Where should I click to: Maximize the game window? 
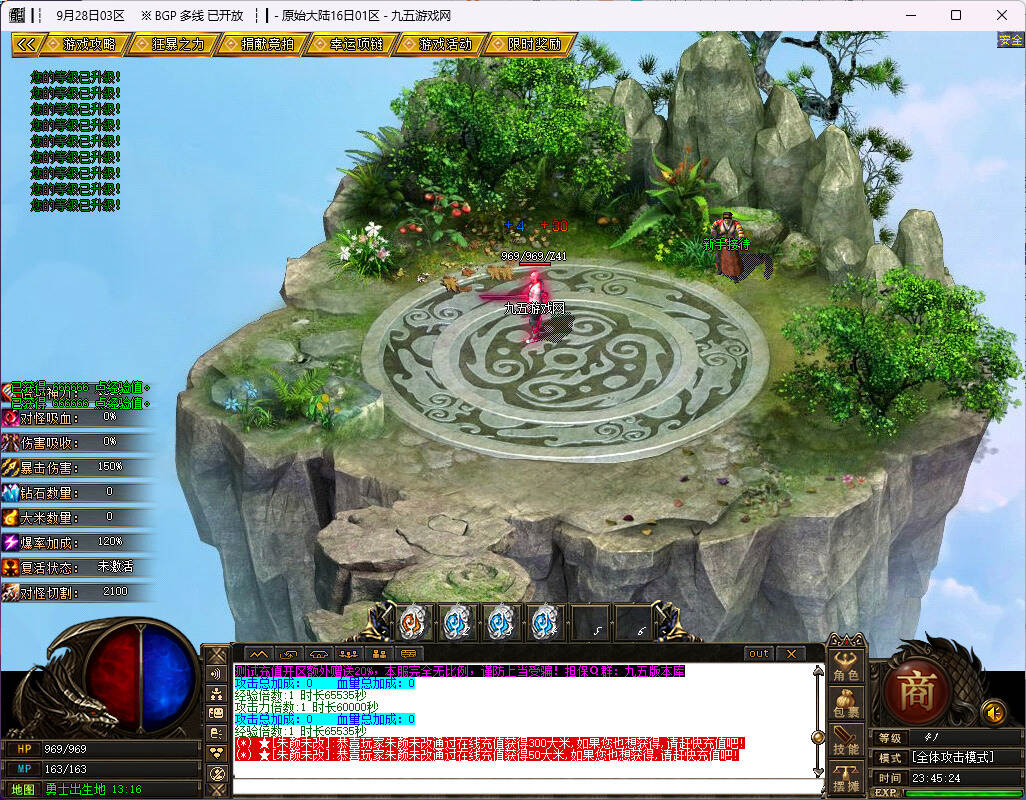pyautogui.click(x=955, y=15)
